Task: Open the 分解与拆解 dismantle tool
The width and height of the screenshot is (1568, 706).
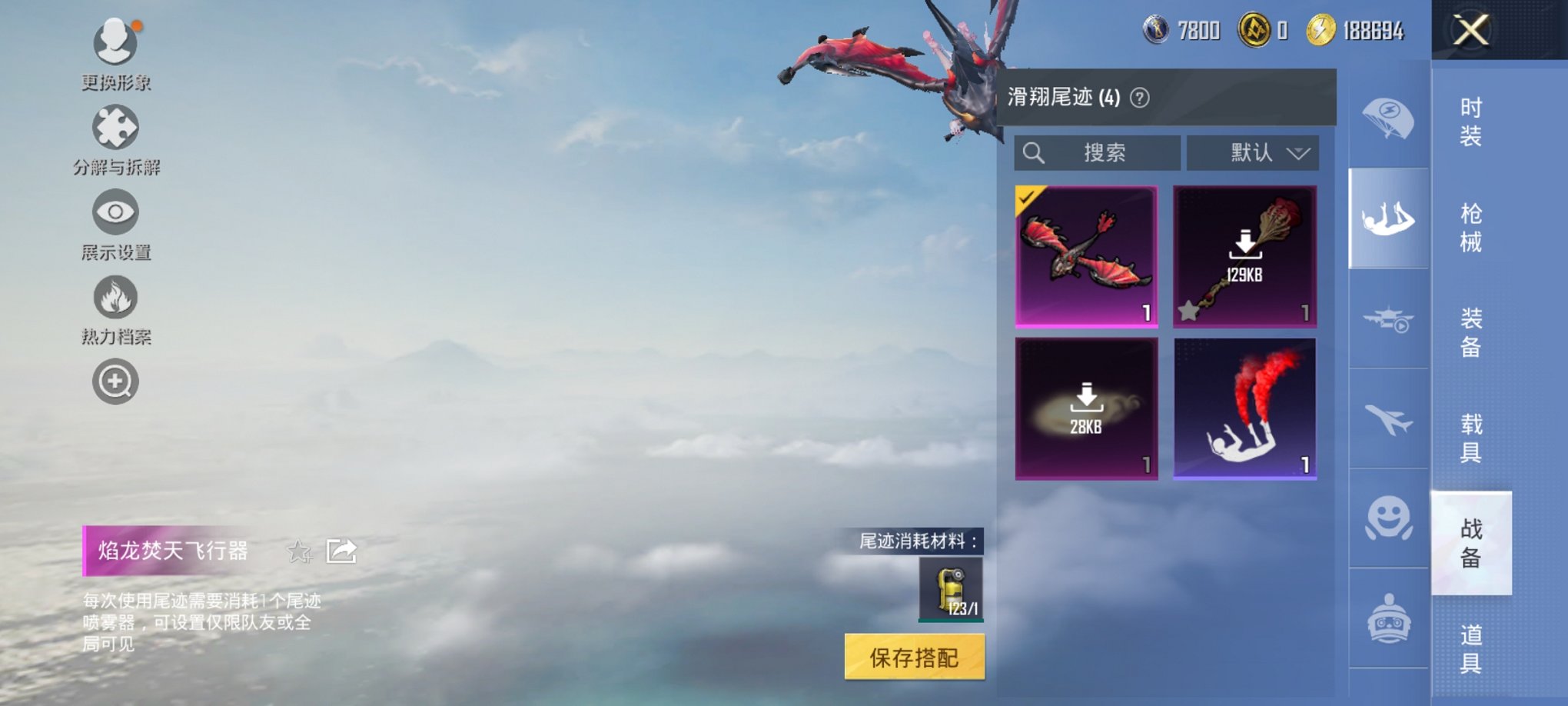Action: (x=114, y=127)
